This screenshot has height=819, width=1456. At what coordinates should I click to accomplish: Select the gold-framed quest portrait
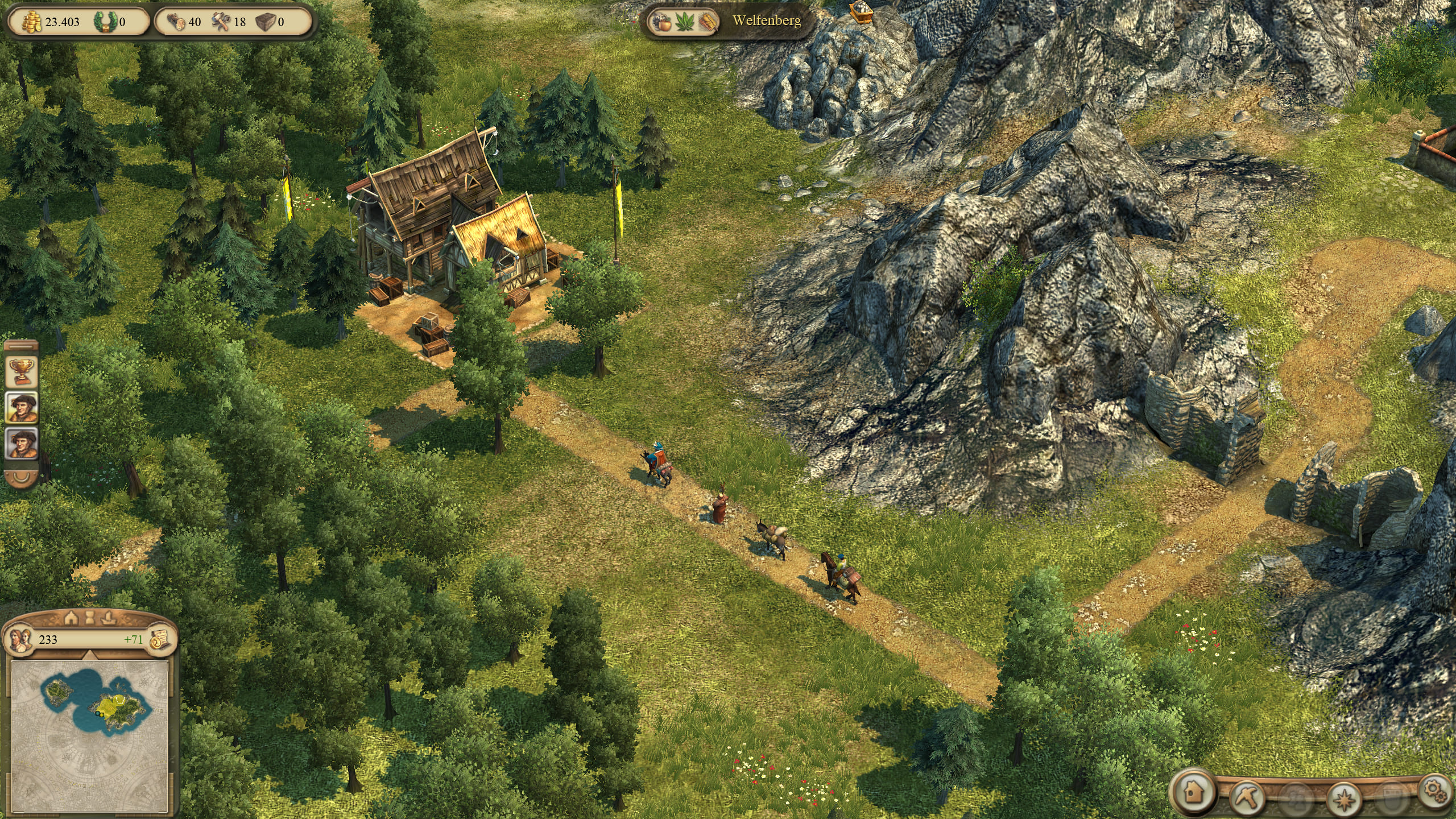click(22, 407)
